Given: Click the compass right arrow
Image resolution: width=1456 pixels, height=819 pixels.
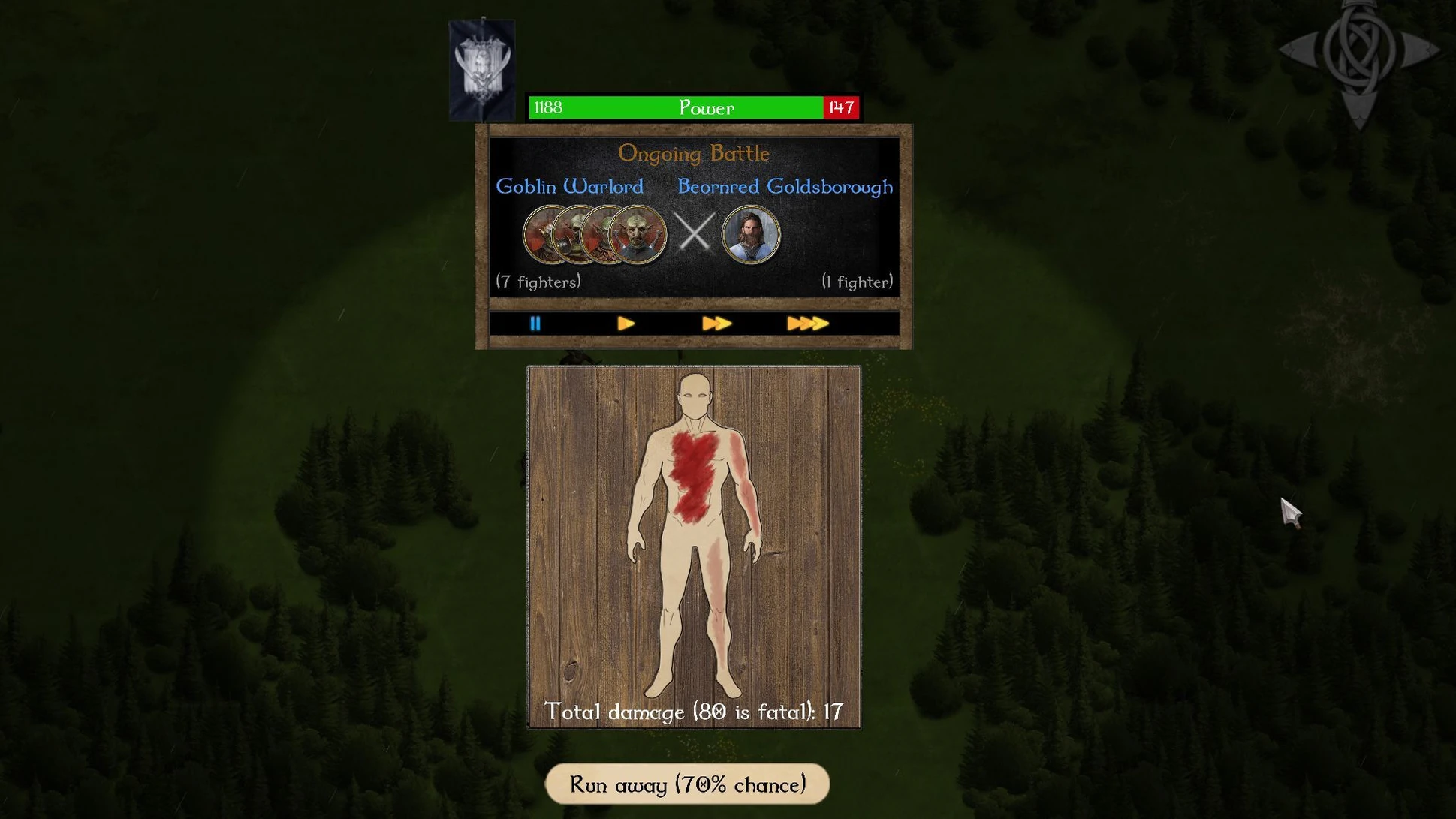Looking at the screenshot, I should (1421, 50).
